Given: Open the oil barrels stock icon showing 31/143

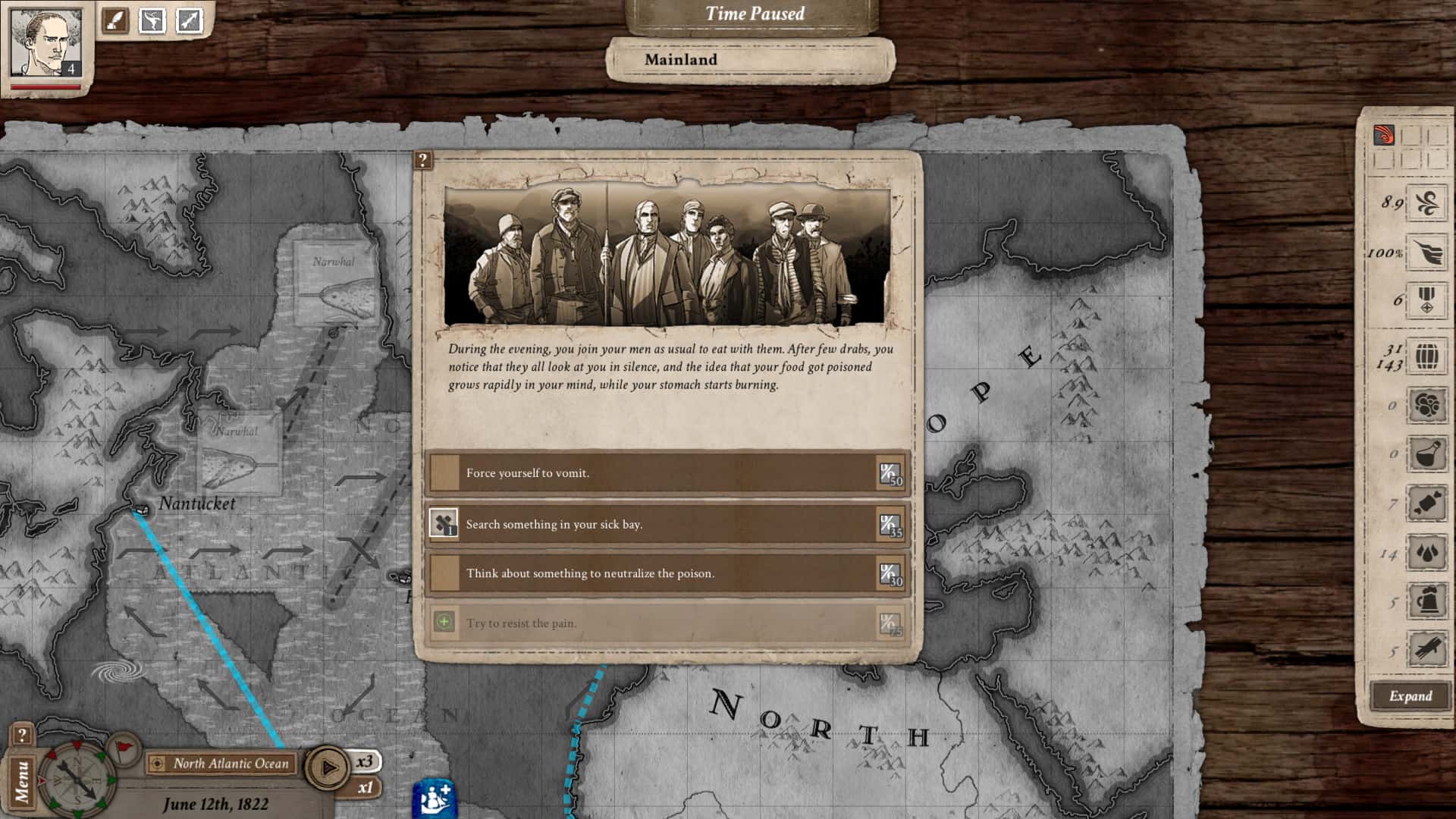Looking at the screenshot, I should [1426, 356].
